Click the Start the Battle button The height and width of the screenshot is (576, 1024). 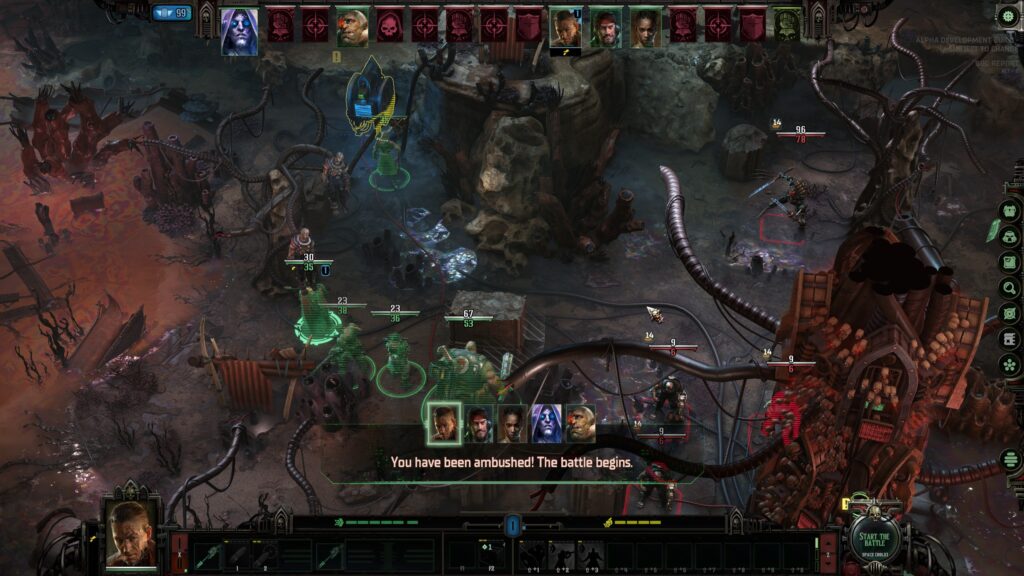[x=875, y=539]
